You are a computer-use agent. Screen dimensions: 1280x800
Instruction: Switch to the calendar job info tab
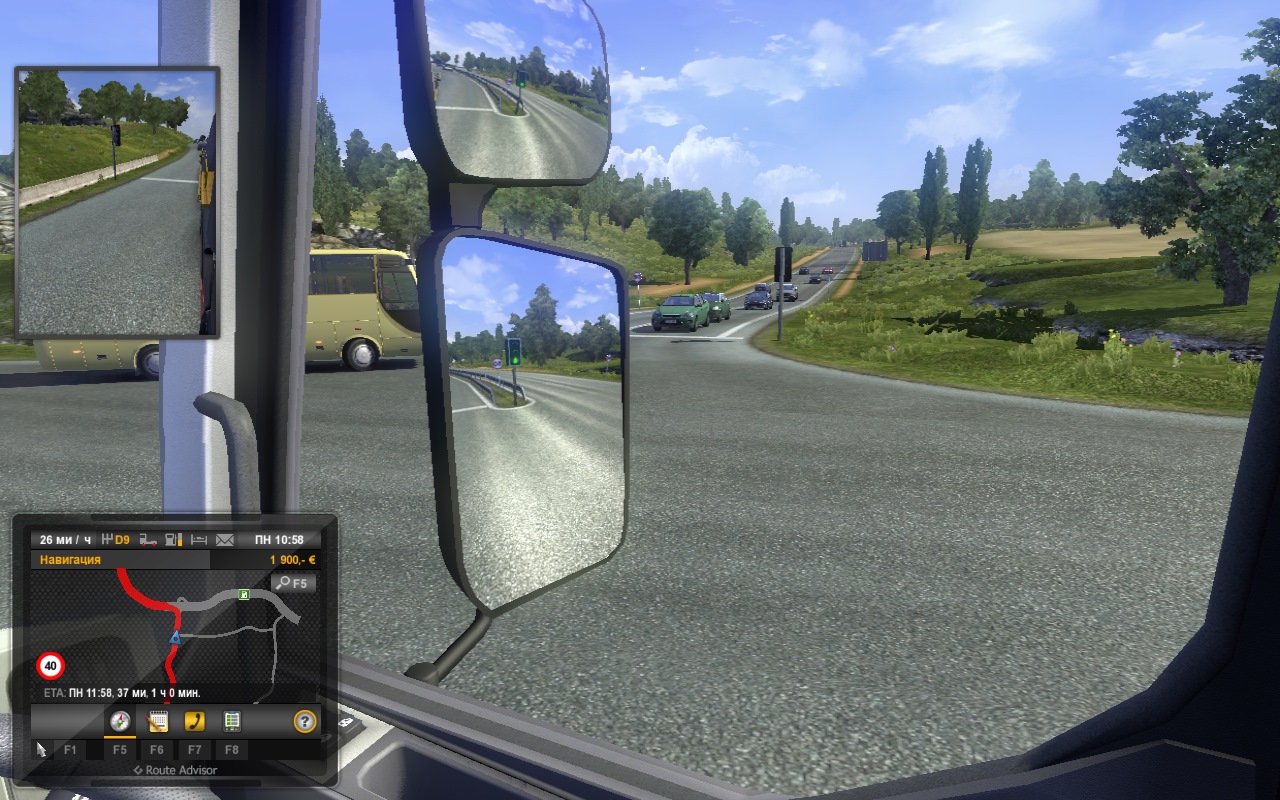157,721
